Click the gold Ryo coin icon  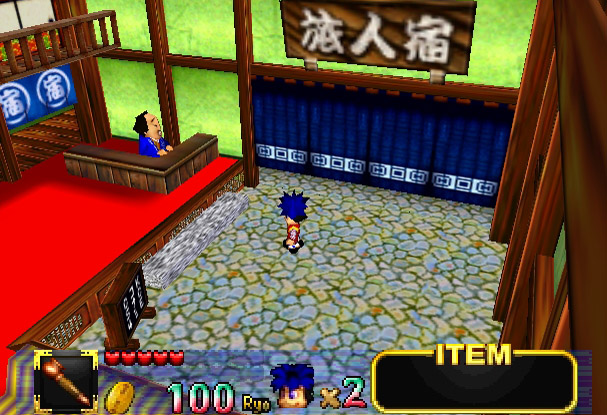121,396
